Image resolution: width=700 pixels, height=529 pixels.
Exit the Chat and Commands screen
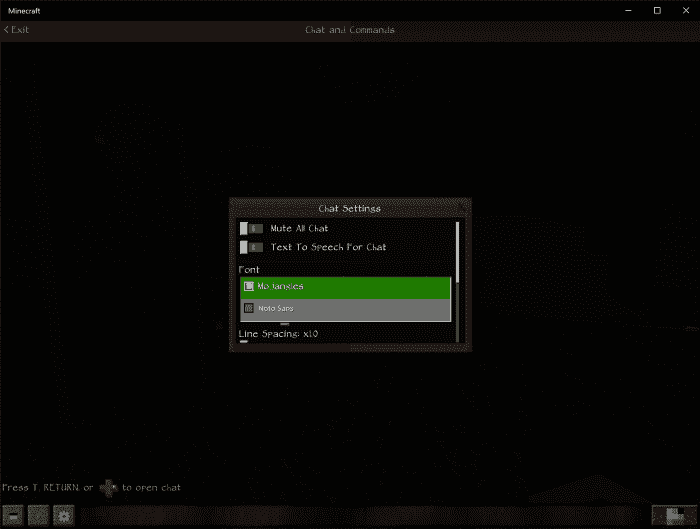(x=16, y=30)
